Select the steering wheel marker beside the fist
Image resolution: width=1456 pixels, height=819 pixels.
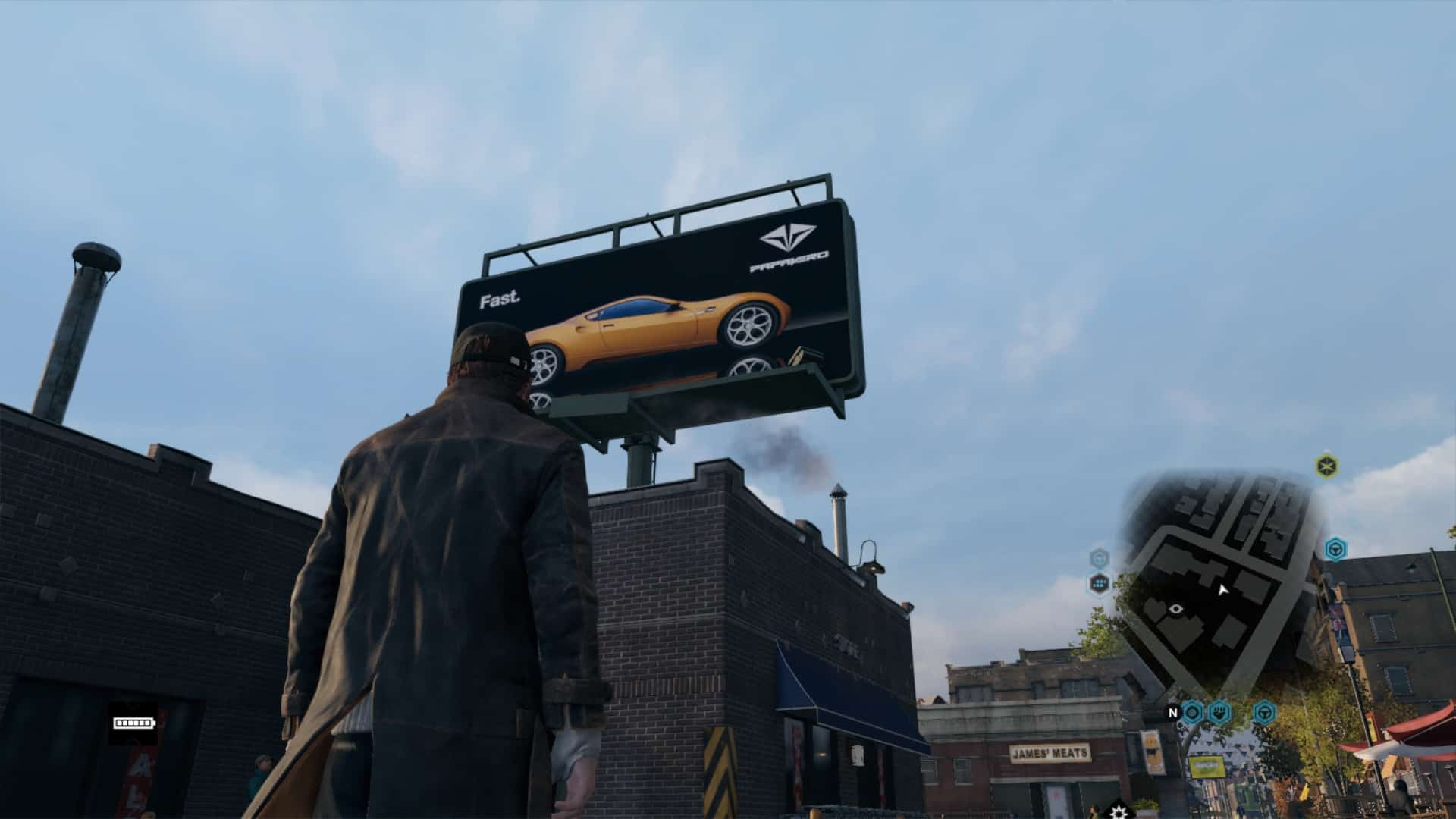click(1263, 712)
